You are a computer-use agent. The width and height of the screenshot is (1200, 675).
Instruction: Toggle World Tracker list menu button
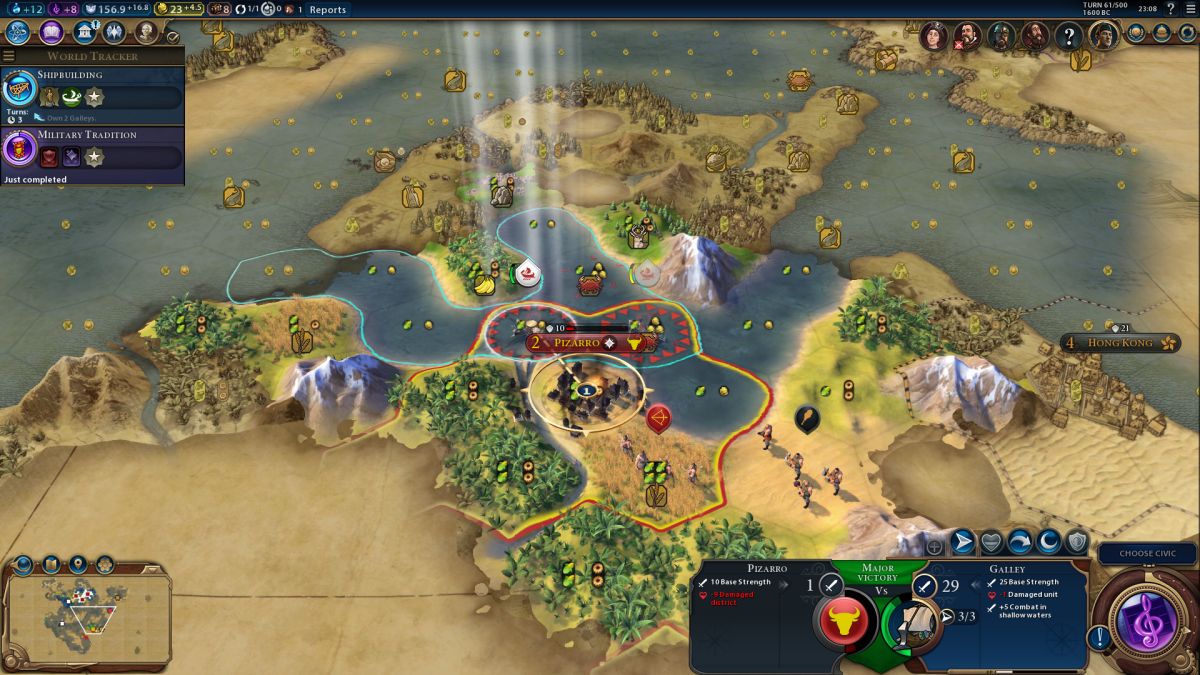(x=9, y=56)
